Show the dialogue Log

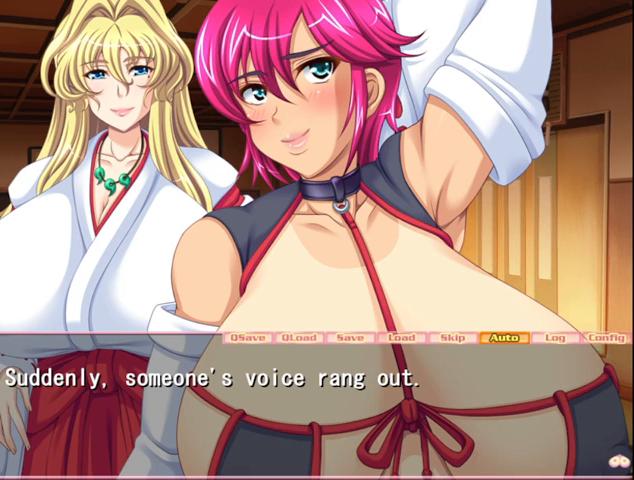[555, 338]
